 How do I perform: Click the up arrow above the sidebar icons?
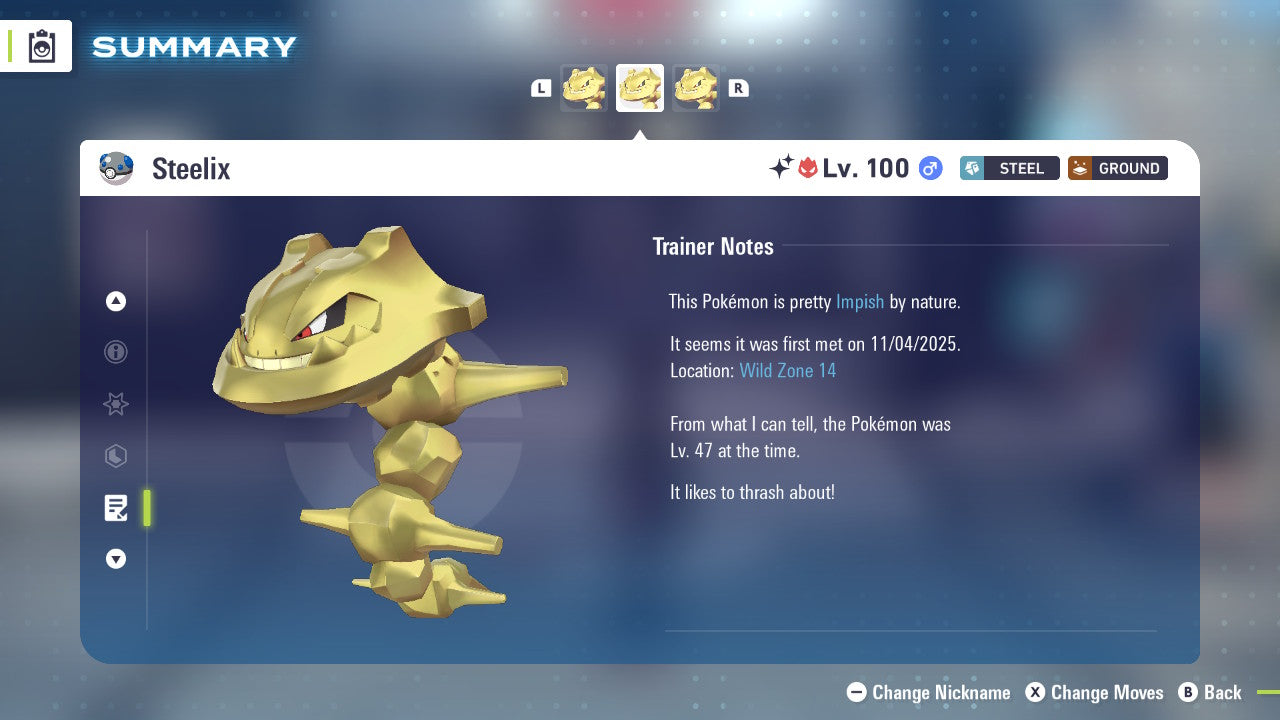(116, 301)
